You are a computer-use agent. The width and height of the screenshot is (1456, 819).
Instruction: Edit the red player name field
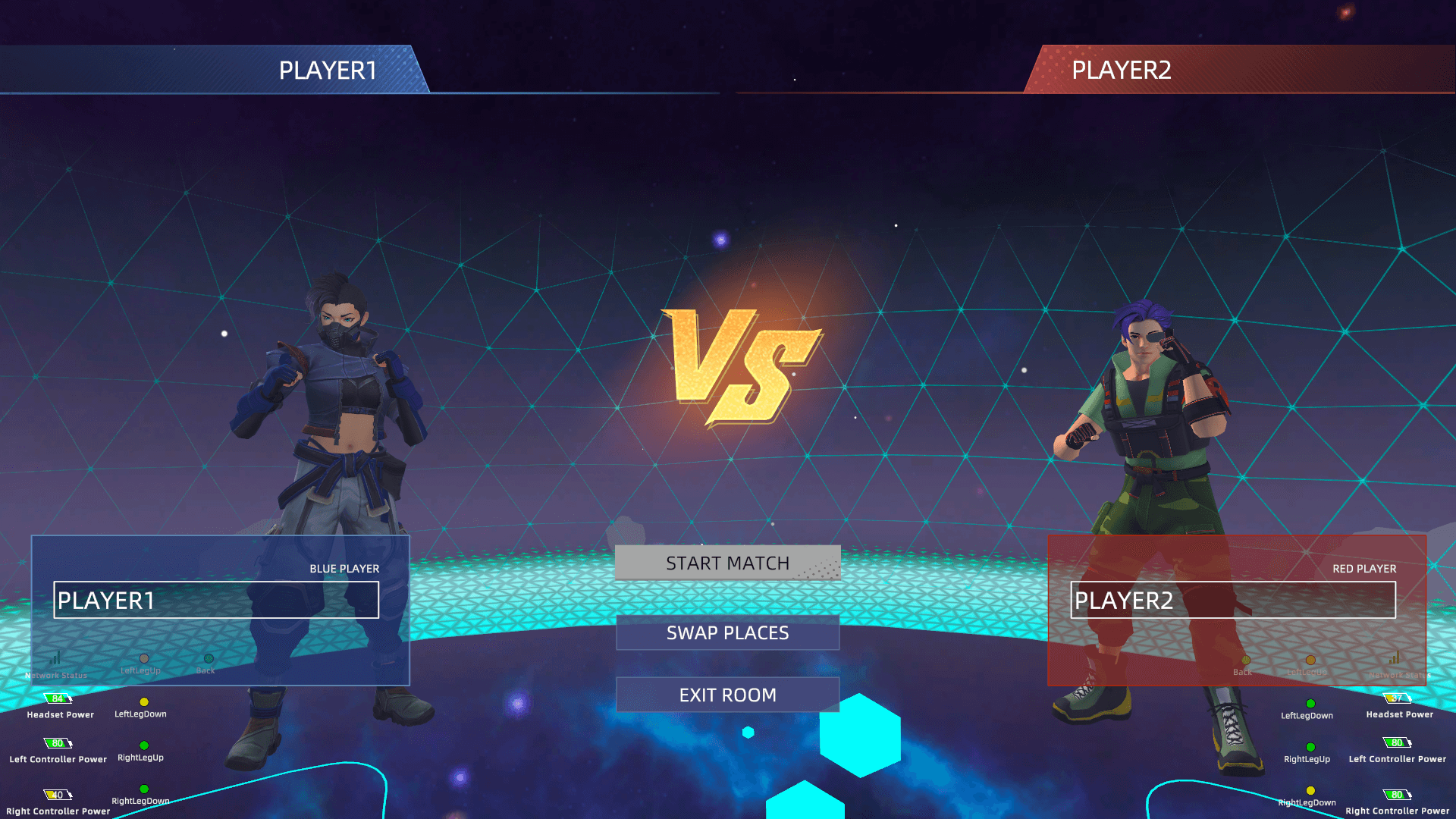[x=1232, y=600]
